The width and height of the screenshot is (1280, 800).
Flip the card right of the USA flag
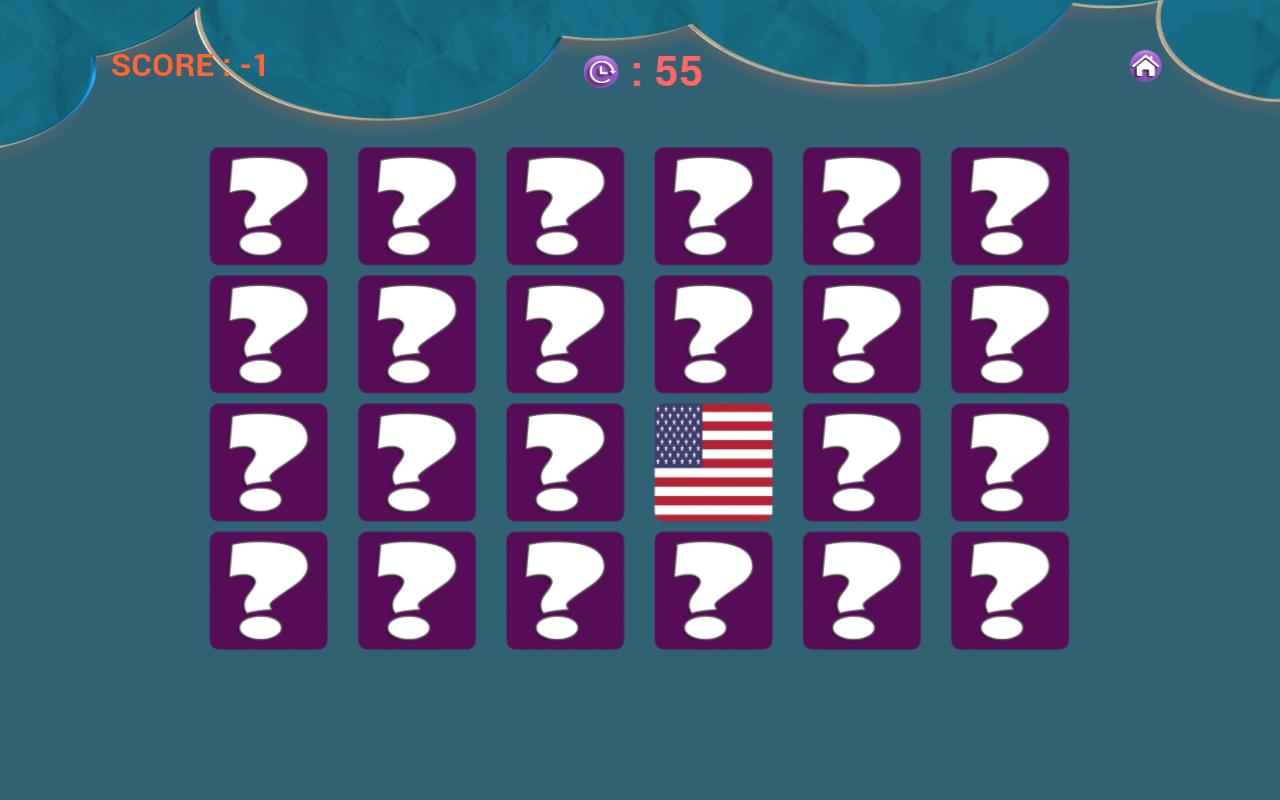point(861,463)
